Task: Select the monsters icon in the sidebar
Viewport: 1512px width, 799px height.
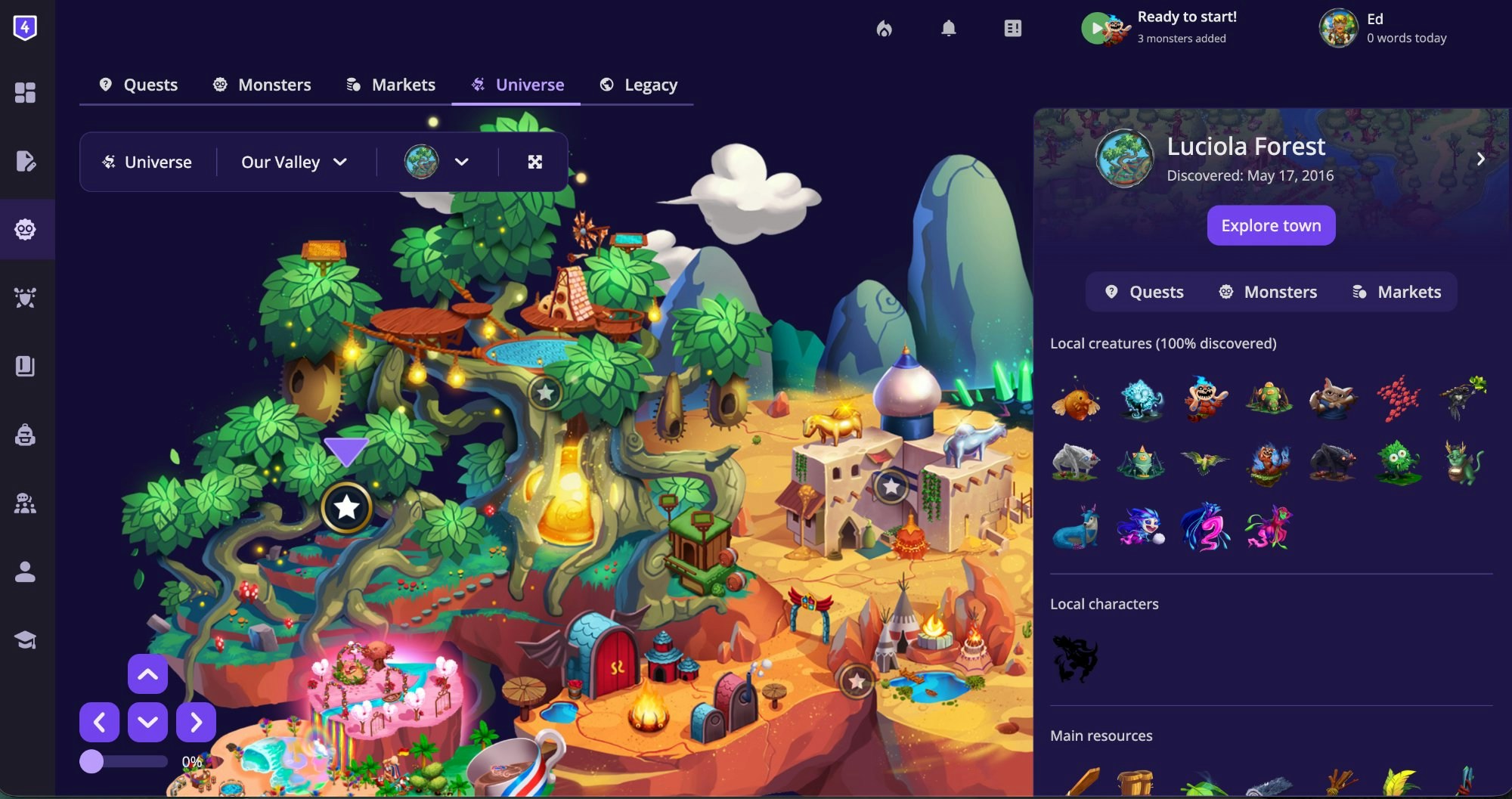Action: coord(26,229)
